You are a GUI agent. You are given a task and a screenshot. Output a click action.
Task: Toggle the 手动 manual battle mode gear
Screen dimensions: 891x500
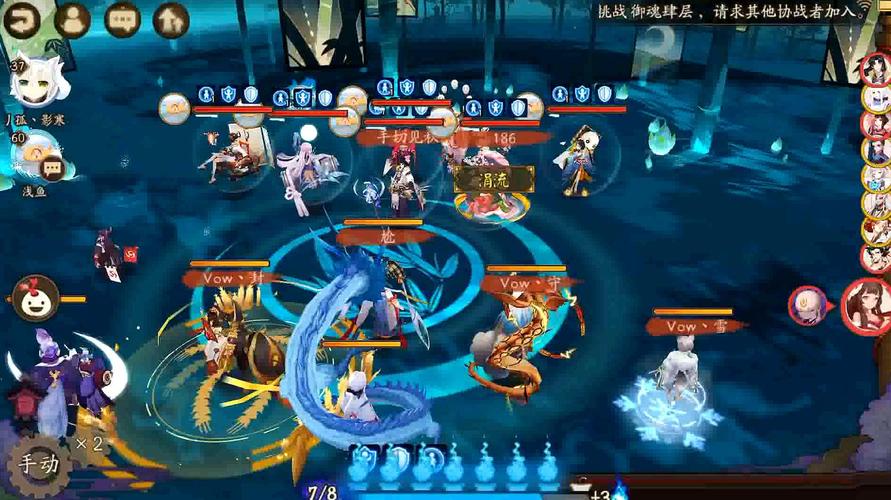[36, 464]
